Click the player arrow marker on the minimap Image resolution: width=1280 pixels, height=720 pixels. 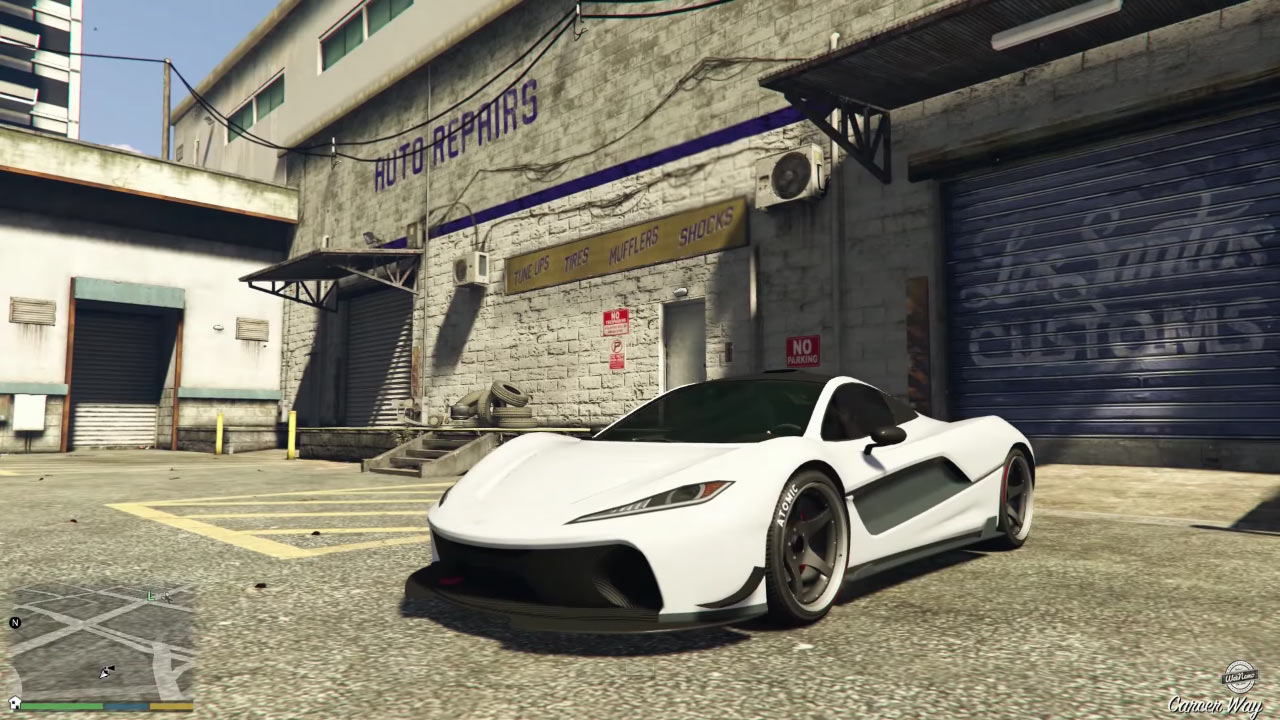[x=105, y=671]
